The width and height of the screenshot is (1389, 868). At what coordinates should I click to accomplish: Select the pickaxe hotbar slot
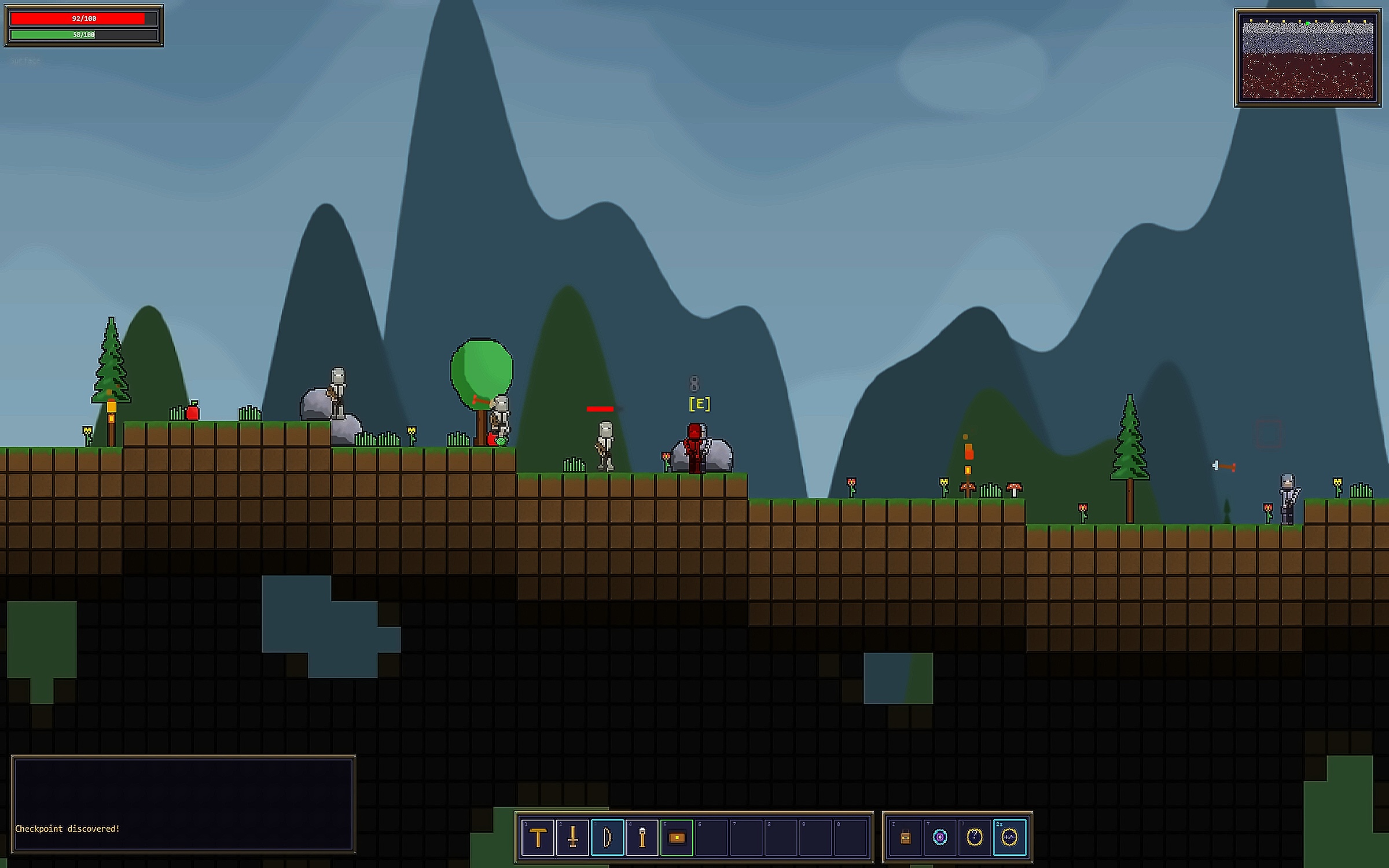tap(538, 837)
